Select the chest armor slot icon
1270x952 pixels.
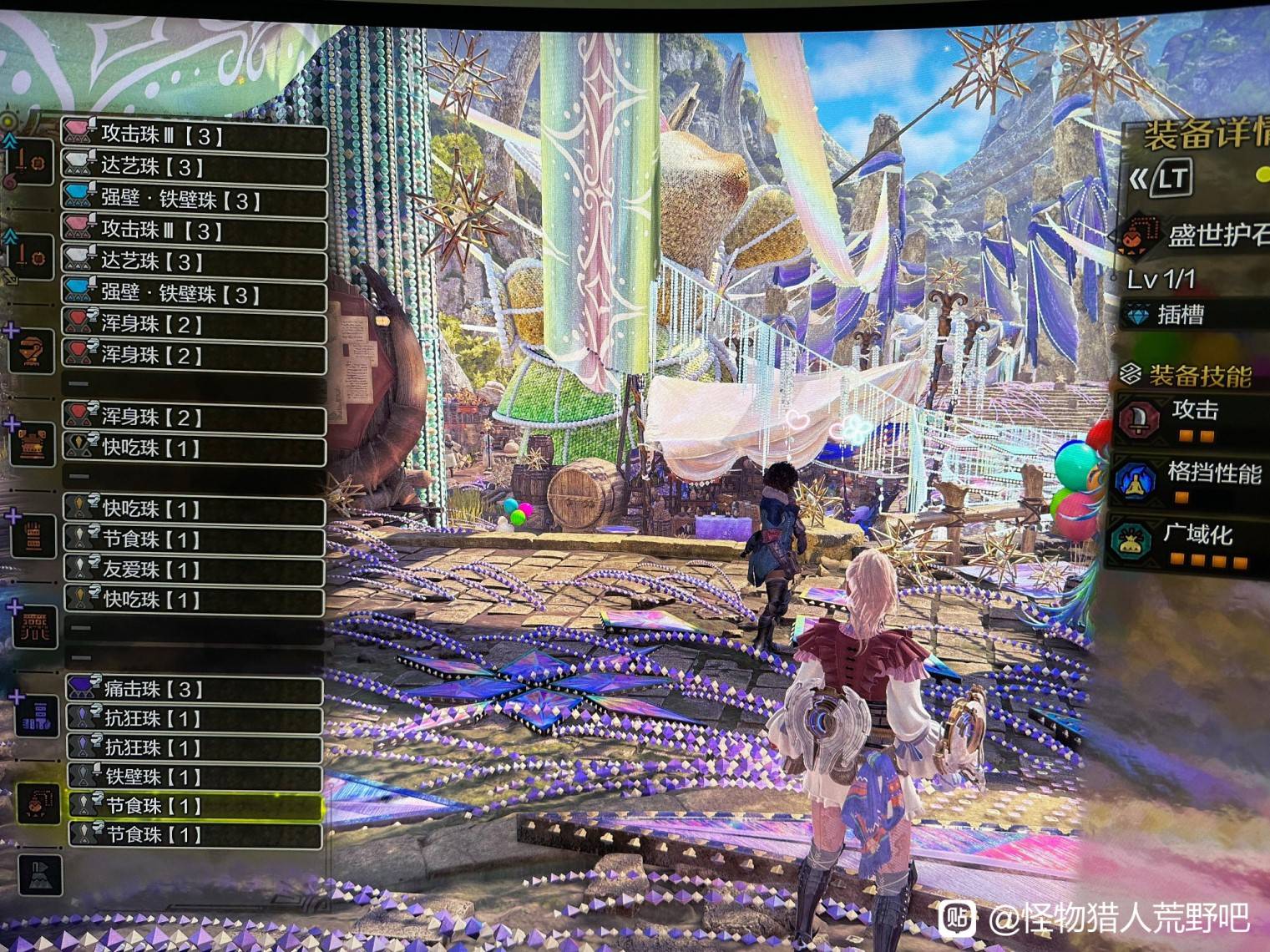tap(34, 443)
